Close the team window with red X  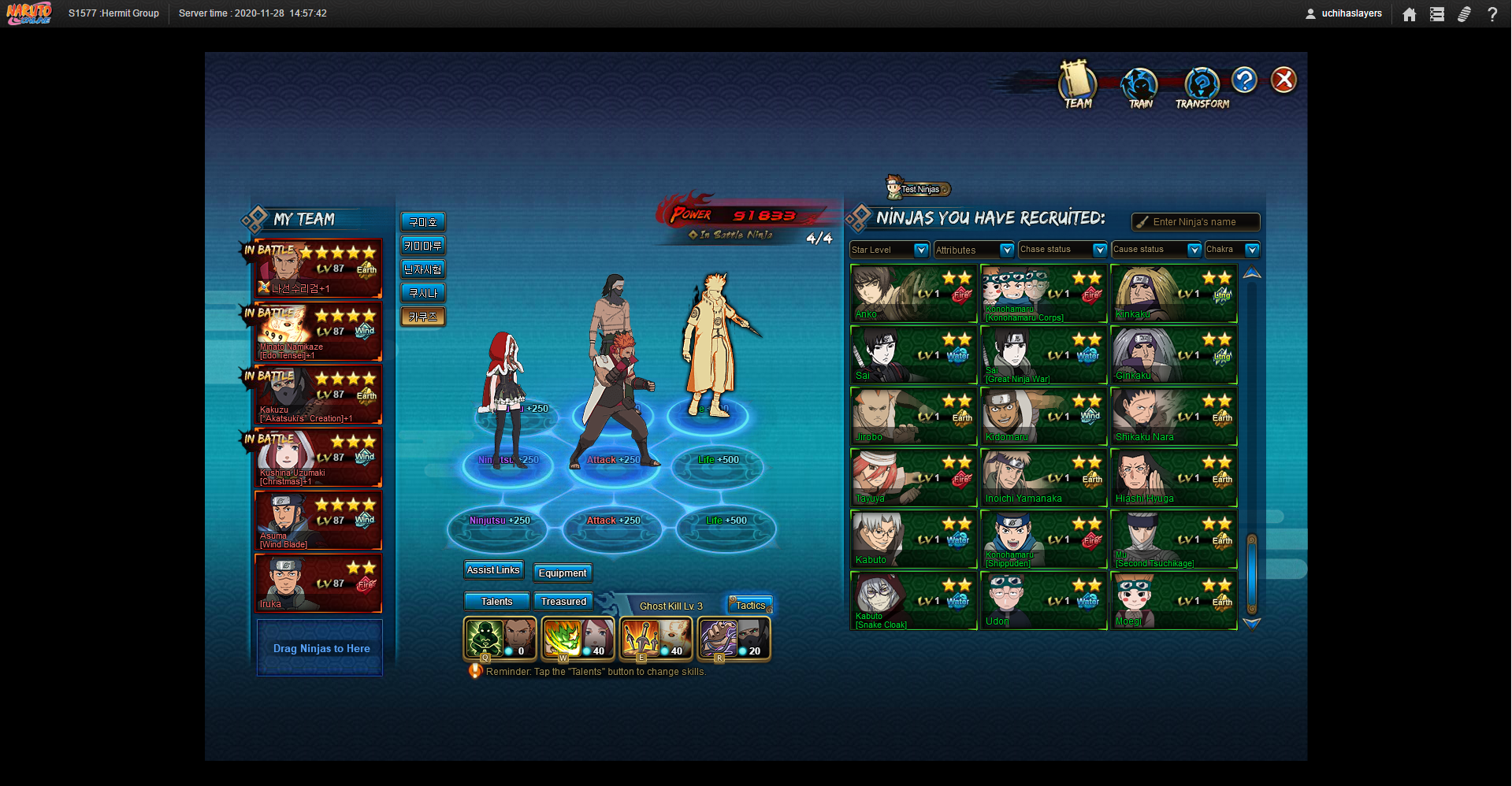tap(1284, 80)
